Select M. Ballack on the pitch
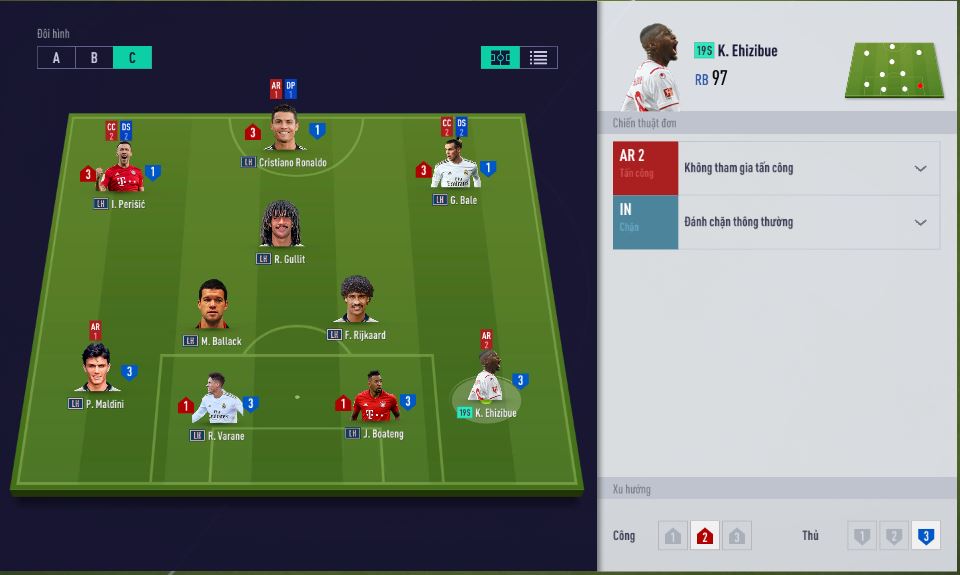960x575 pixels. click(213, 306)
